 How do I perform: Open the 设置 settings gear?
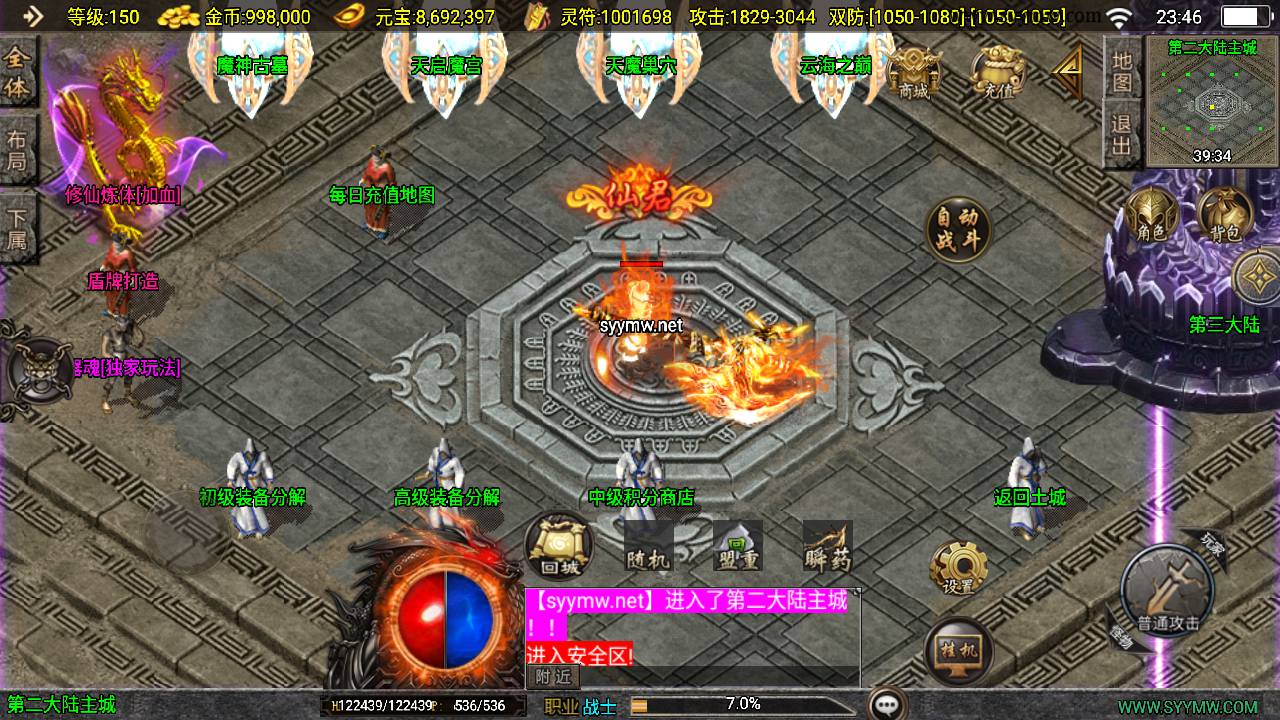click(x=959, y=570)
